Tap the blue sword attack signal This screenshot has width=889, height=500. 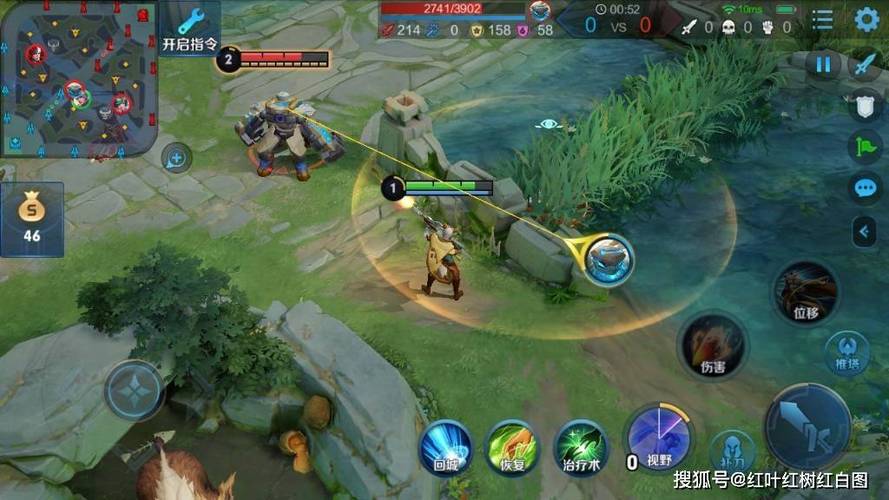[864, 65]
